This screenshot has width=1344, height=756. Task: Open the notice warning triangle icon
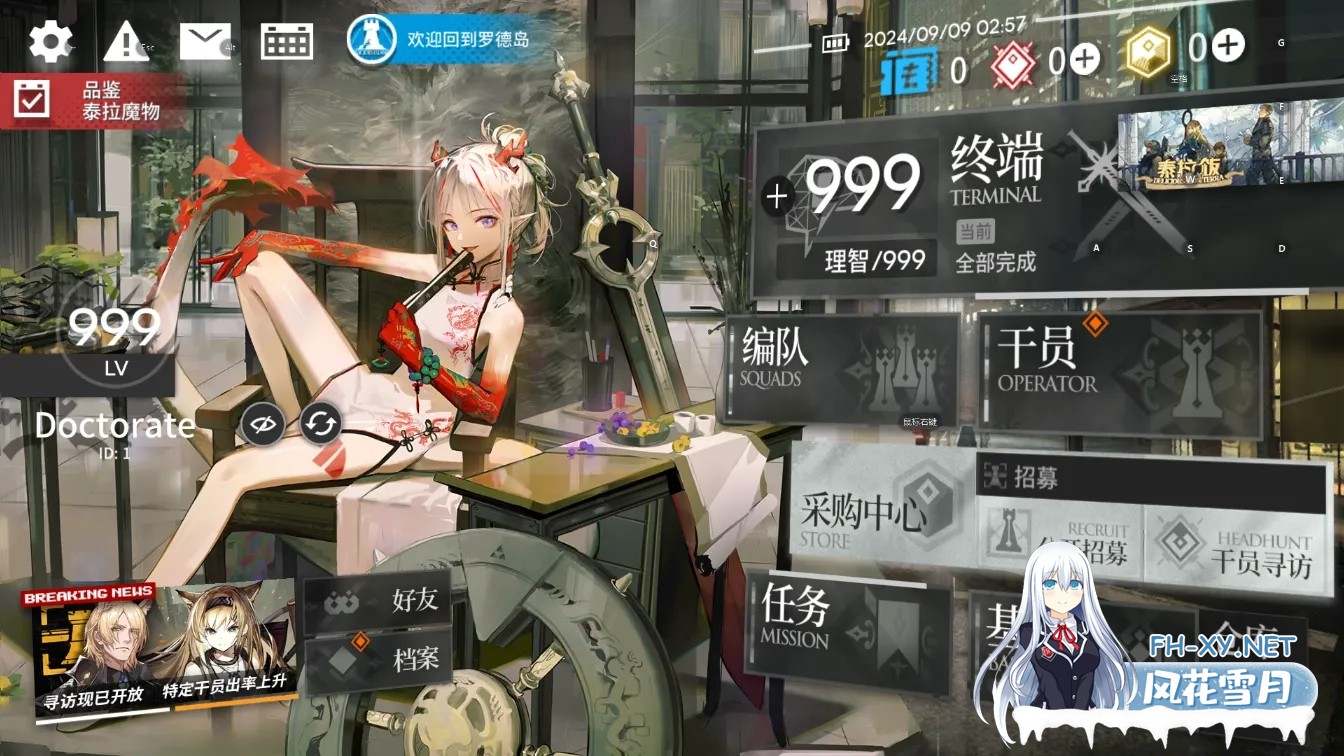point(126,41)
